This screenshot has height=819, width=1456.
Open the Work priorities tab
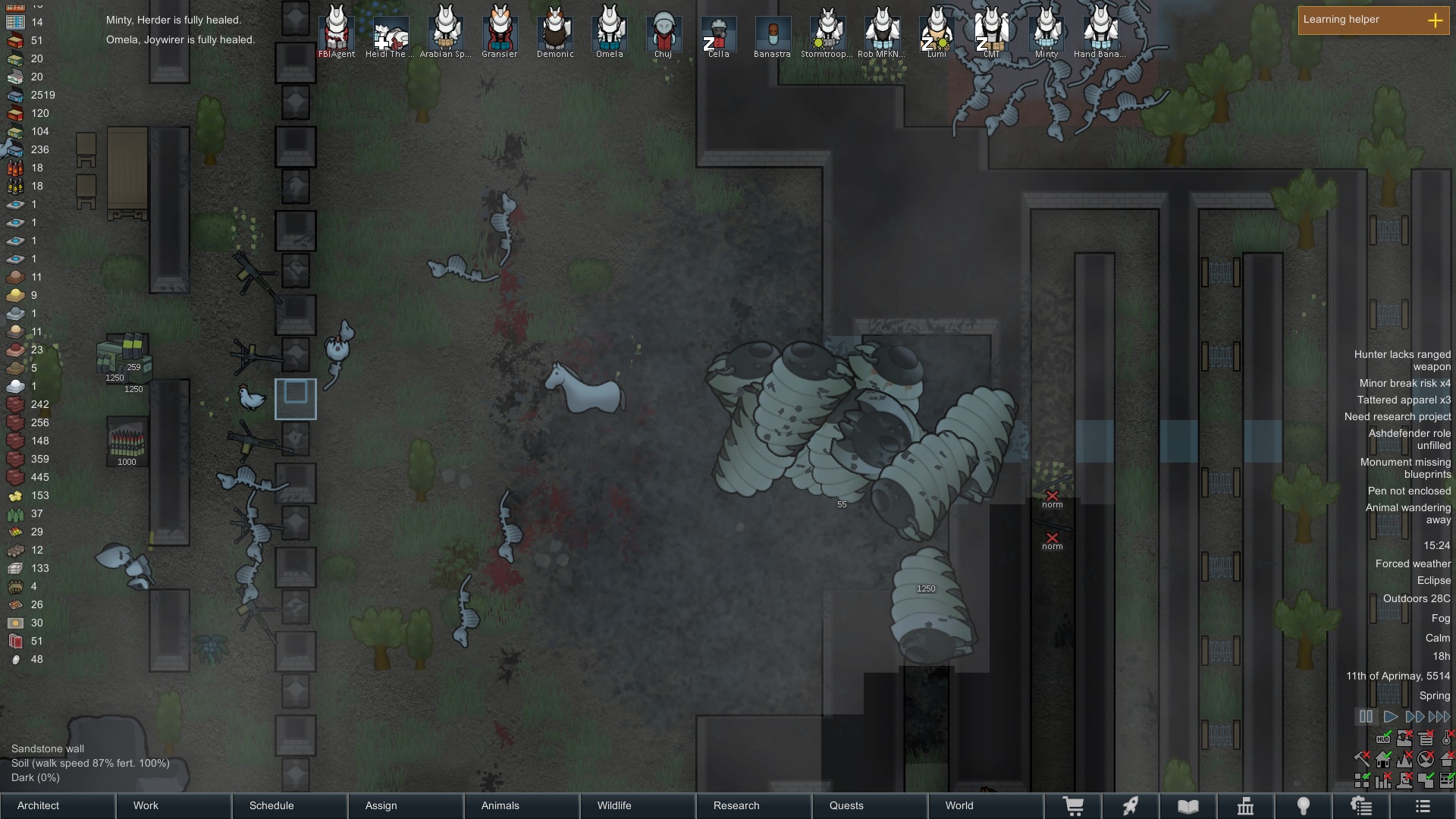[x=174, y=805]
